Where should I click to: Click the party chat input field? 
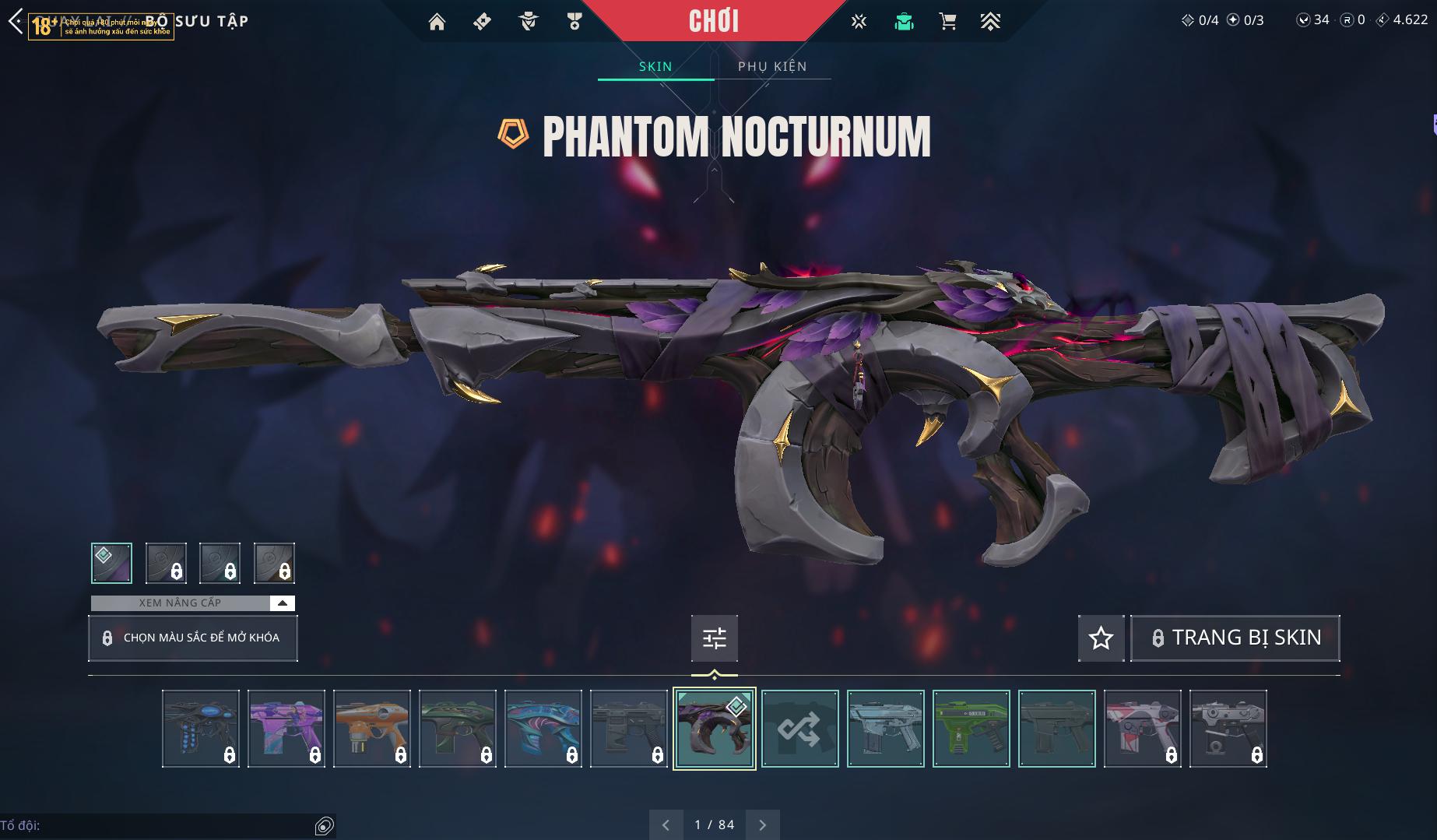pyautogui.click(x=156, y=825)
